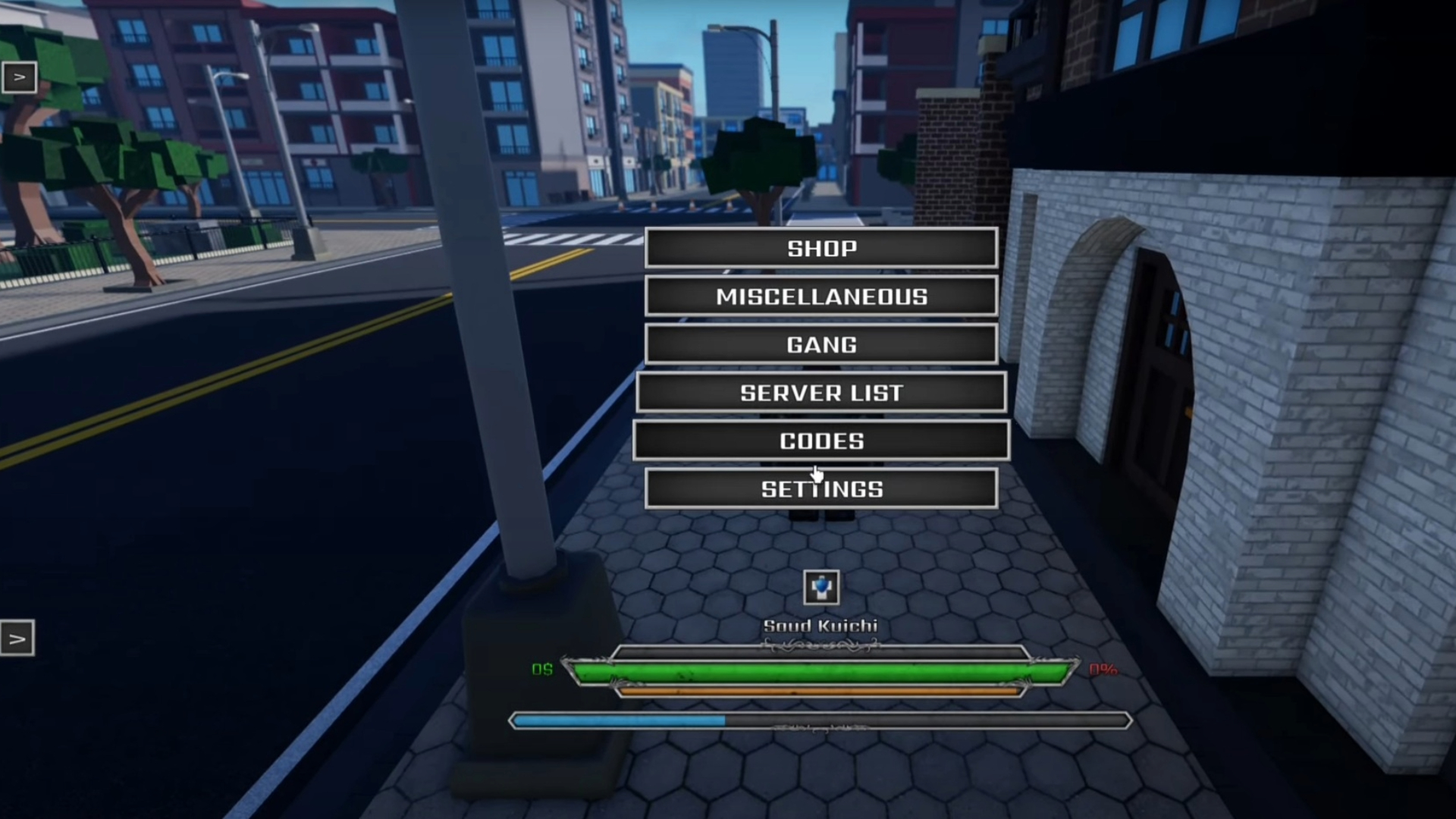Open the Gang menu
Viewport: 1456px width, 819px height.
point(821,345)
